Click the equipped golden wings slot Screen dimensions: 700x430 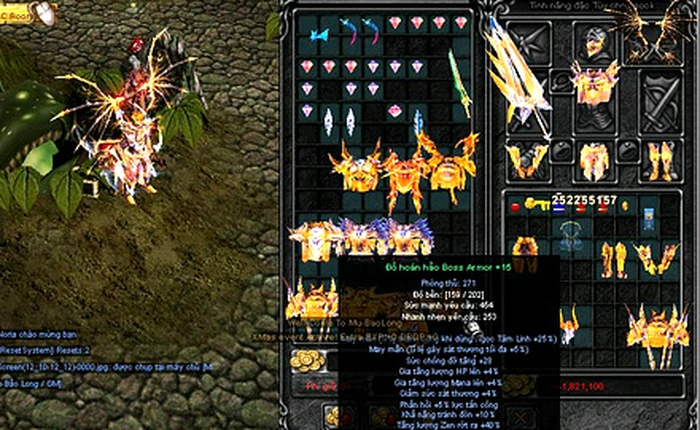(654, 41)
